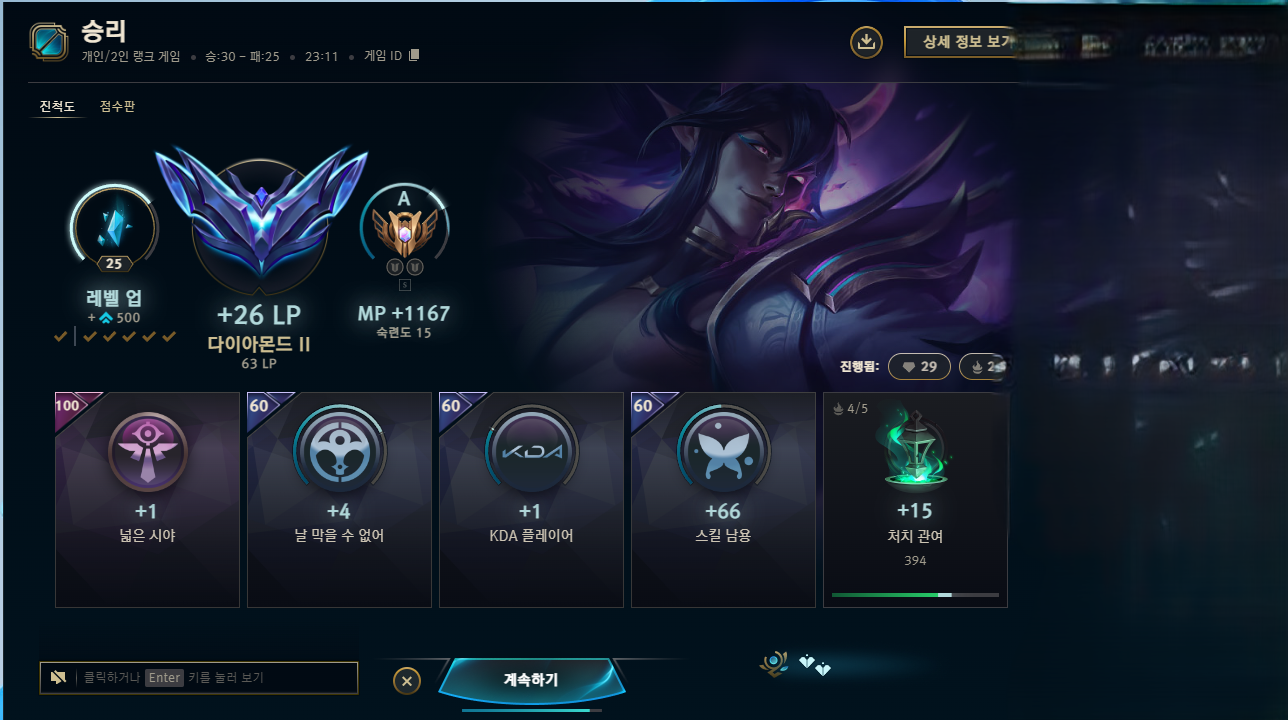Copy the 게임 ID to clipboard
The image size is (1288, 720).
click(414, 55)
